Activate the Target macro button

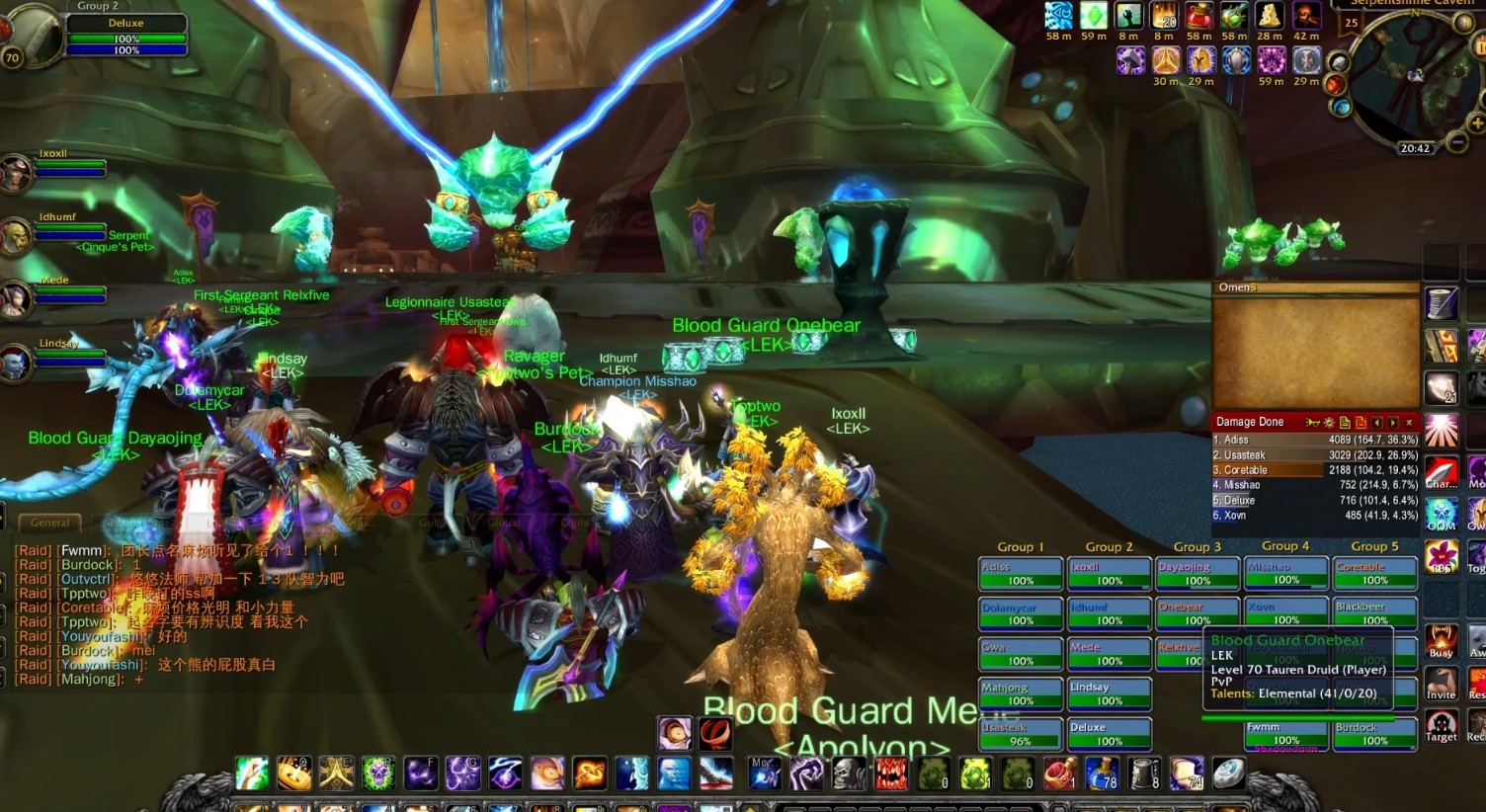[x=1441, y=726]
